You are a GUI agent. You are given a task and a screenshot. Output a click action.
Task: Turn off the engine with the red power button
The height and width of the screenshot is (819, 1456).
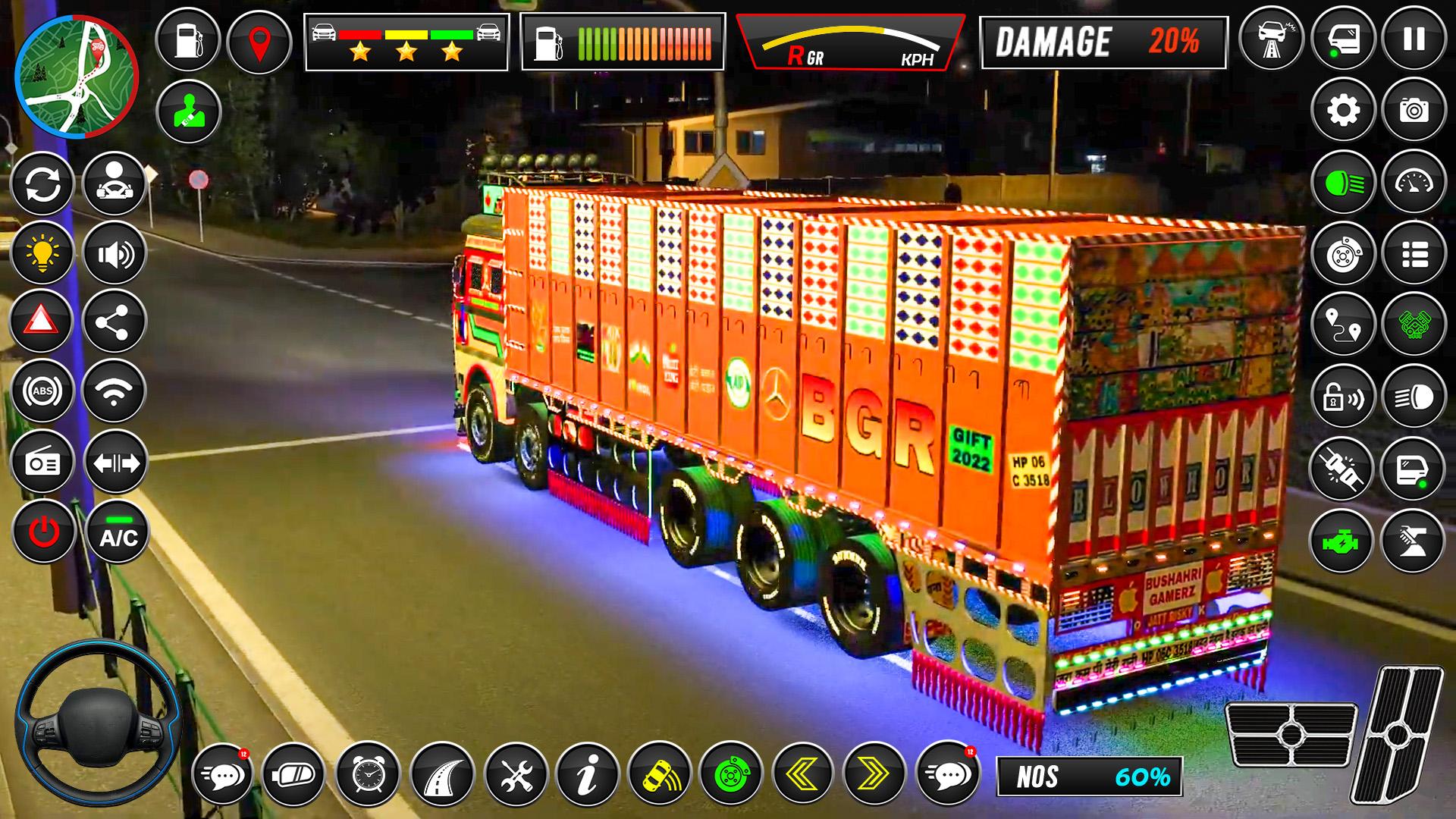43,532
